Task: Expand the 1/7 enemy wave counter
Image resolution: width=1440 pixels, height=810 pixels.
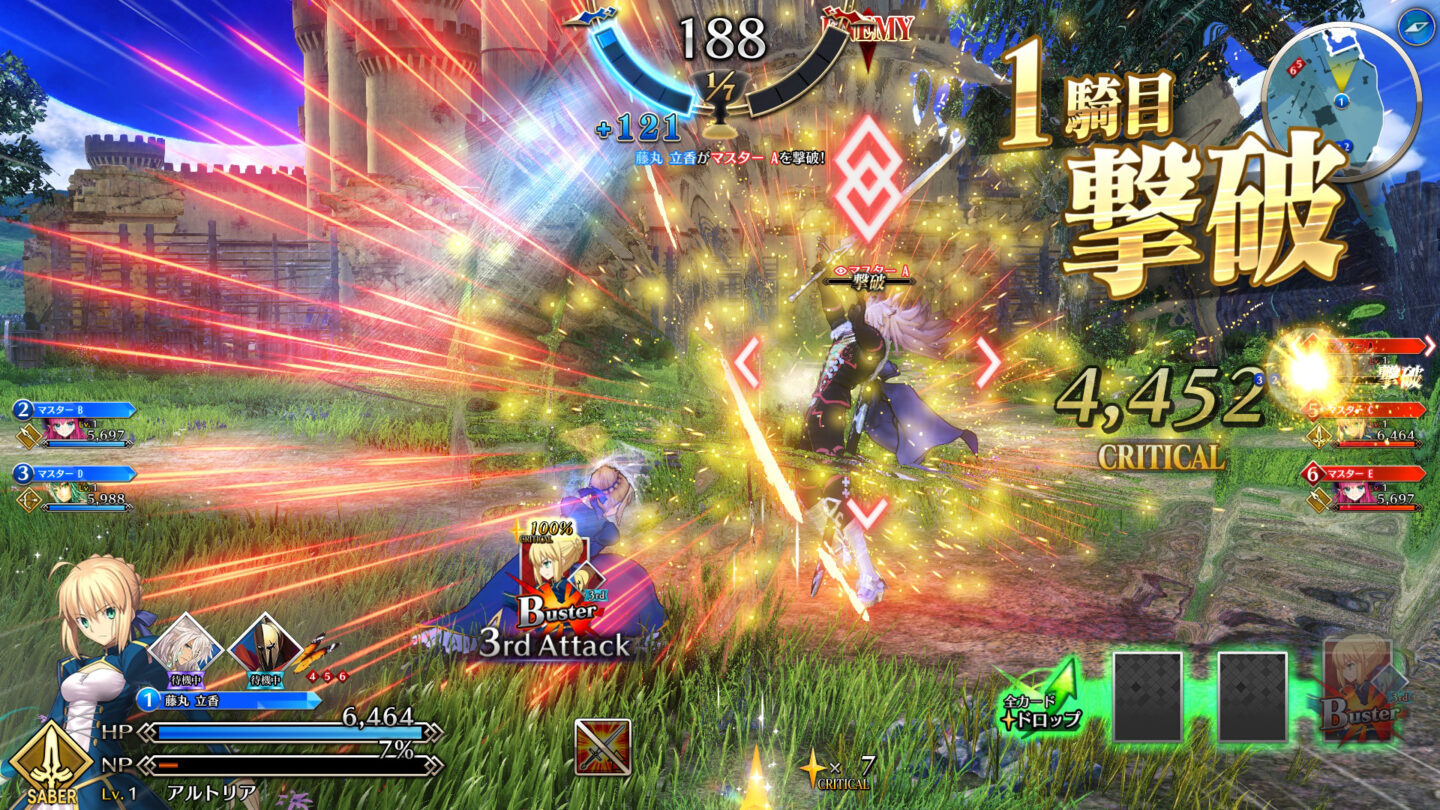Action: (717, 86)
